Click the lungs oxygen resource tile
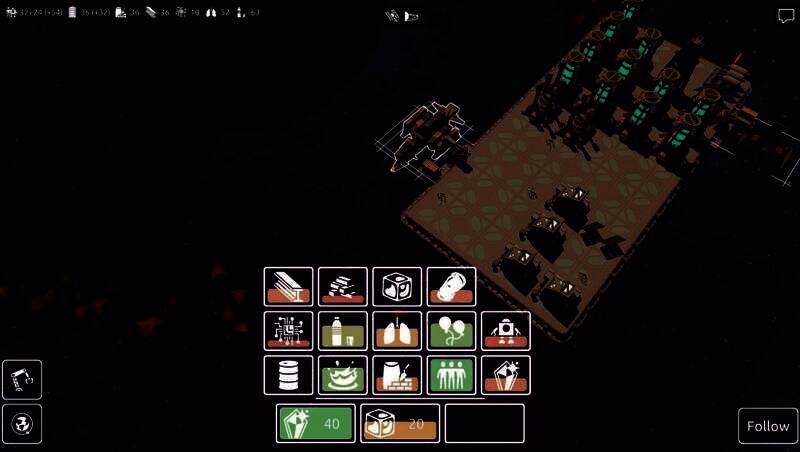 click(397, 331)
